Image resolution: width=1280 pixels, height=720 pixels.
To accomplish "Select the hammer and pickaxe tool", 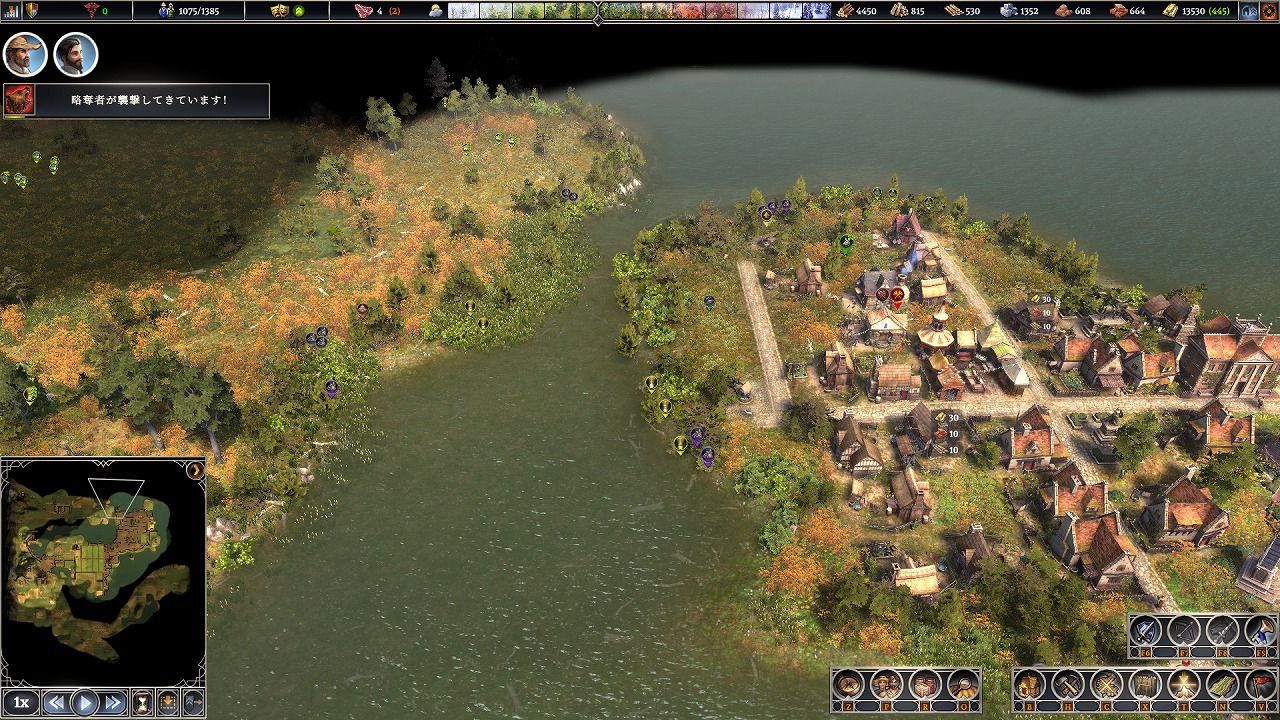I will (x=1068, y=685).
